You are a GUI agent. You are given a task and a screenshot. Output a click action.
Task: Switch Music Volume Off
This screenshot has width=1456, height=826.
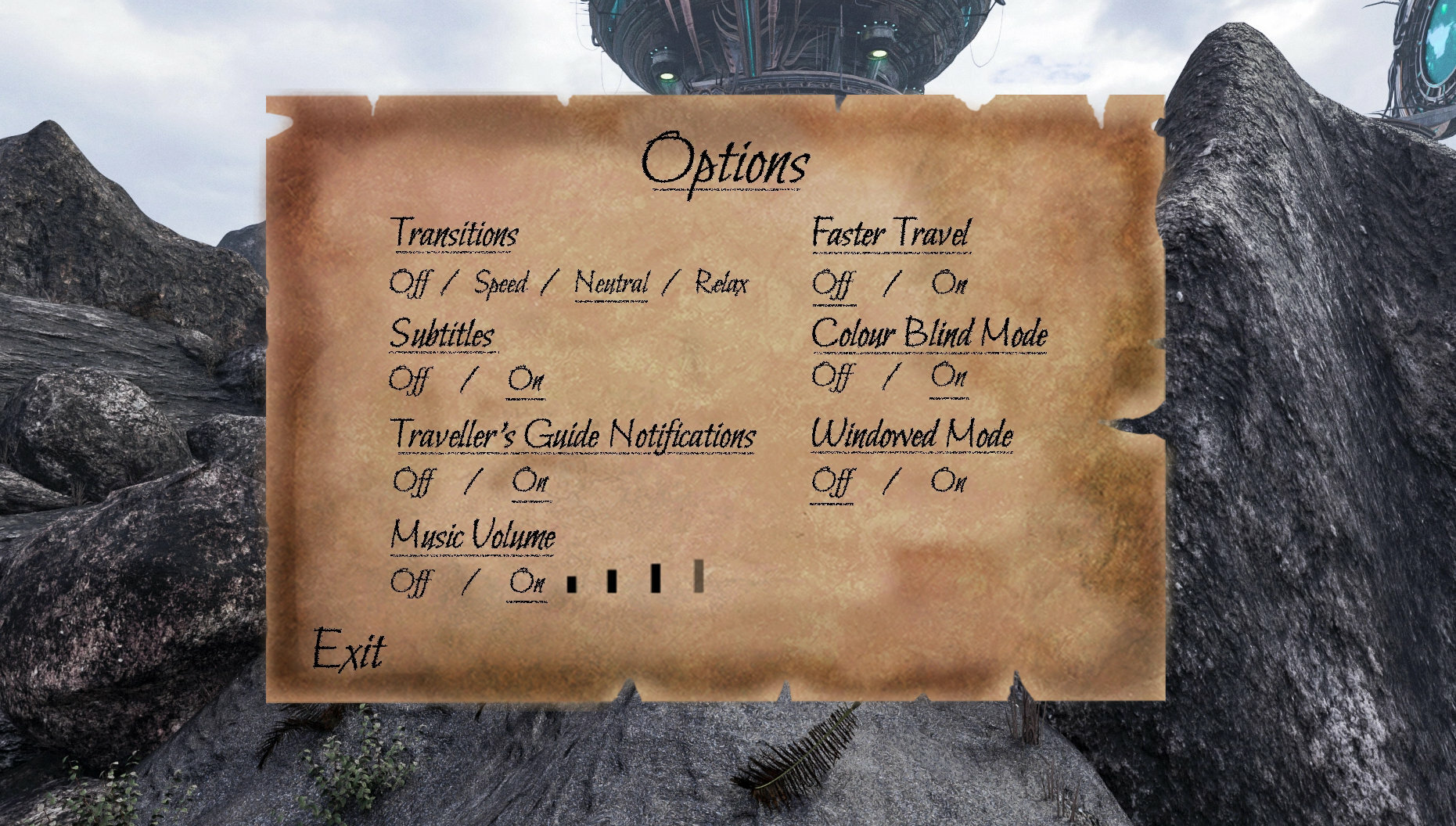[411, 582]
